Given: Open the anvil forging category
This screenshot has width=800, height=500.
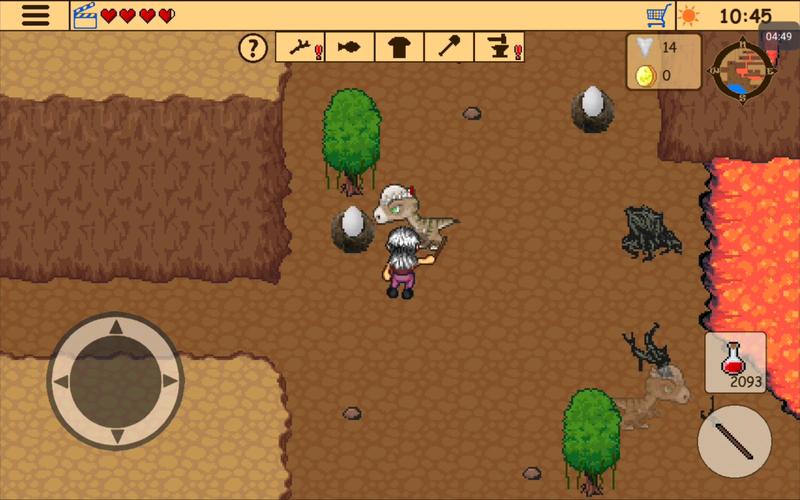Looking at the screenshot, I should tap(499, 47).
